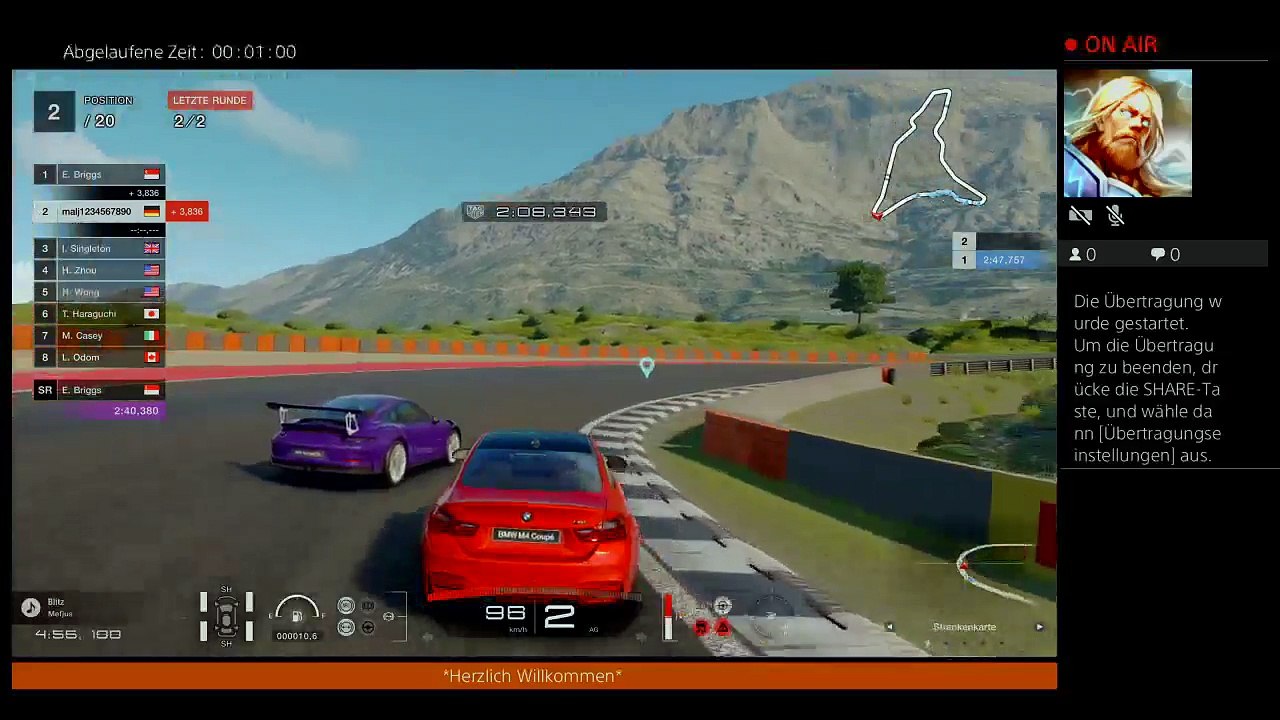
Task: Click the left arrow beside Streckenkarte
Action: pyautogui.click(x=889, y=627)
